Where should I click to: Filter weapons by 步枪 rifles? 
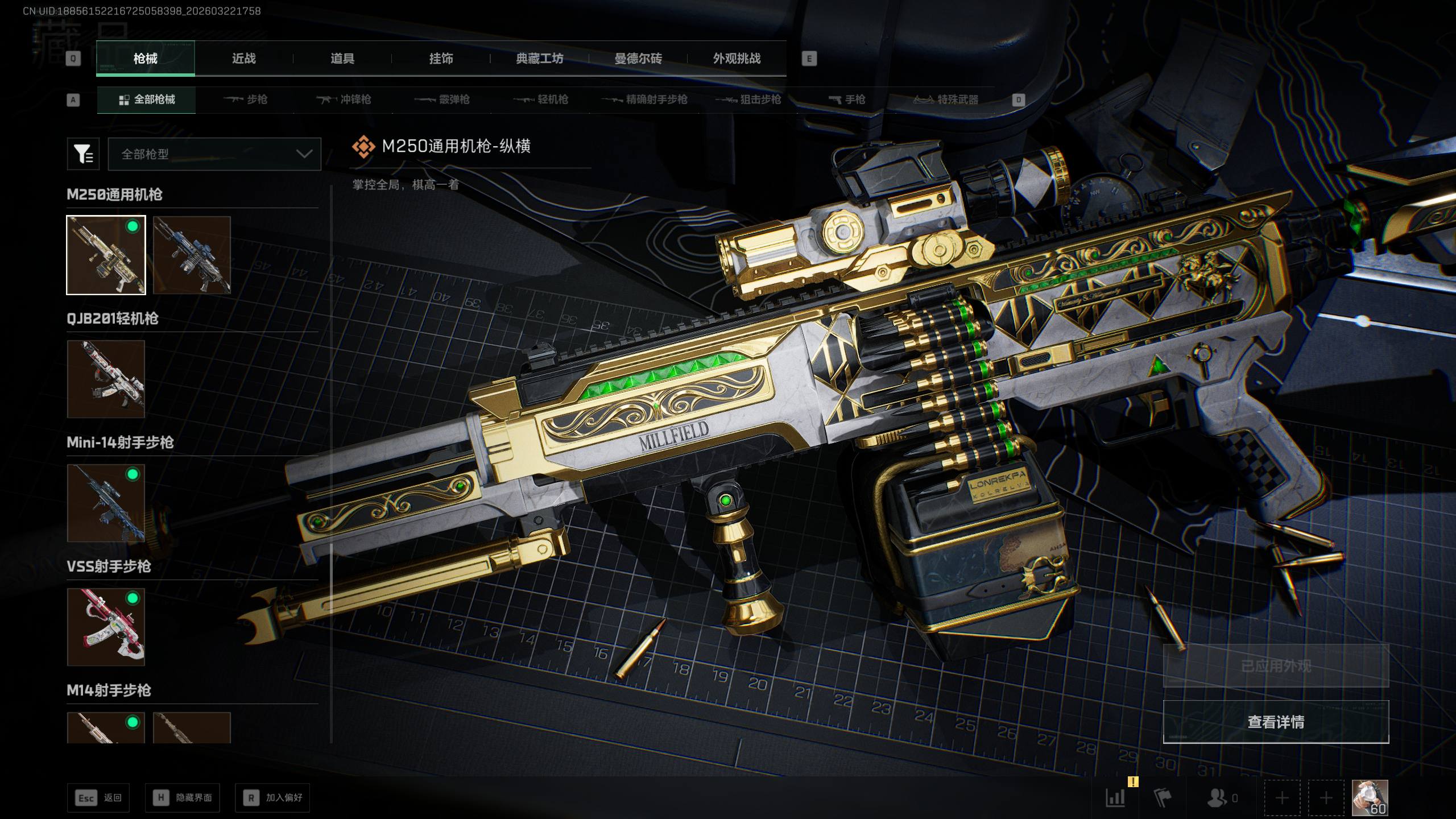click(x=245, y=100)
